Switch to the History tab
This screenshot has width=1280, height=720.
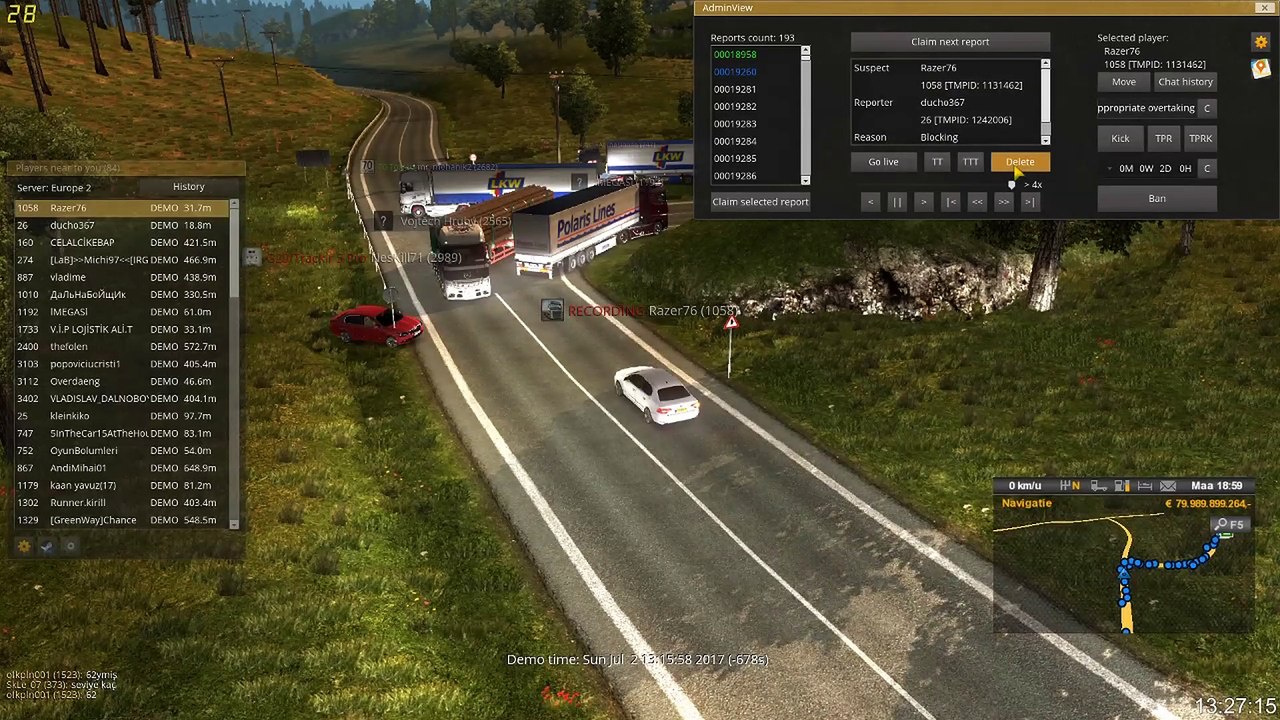188,187
